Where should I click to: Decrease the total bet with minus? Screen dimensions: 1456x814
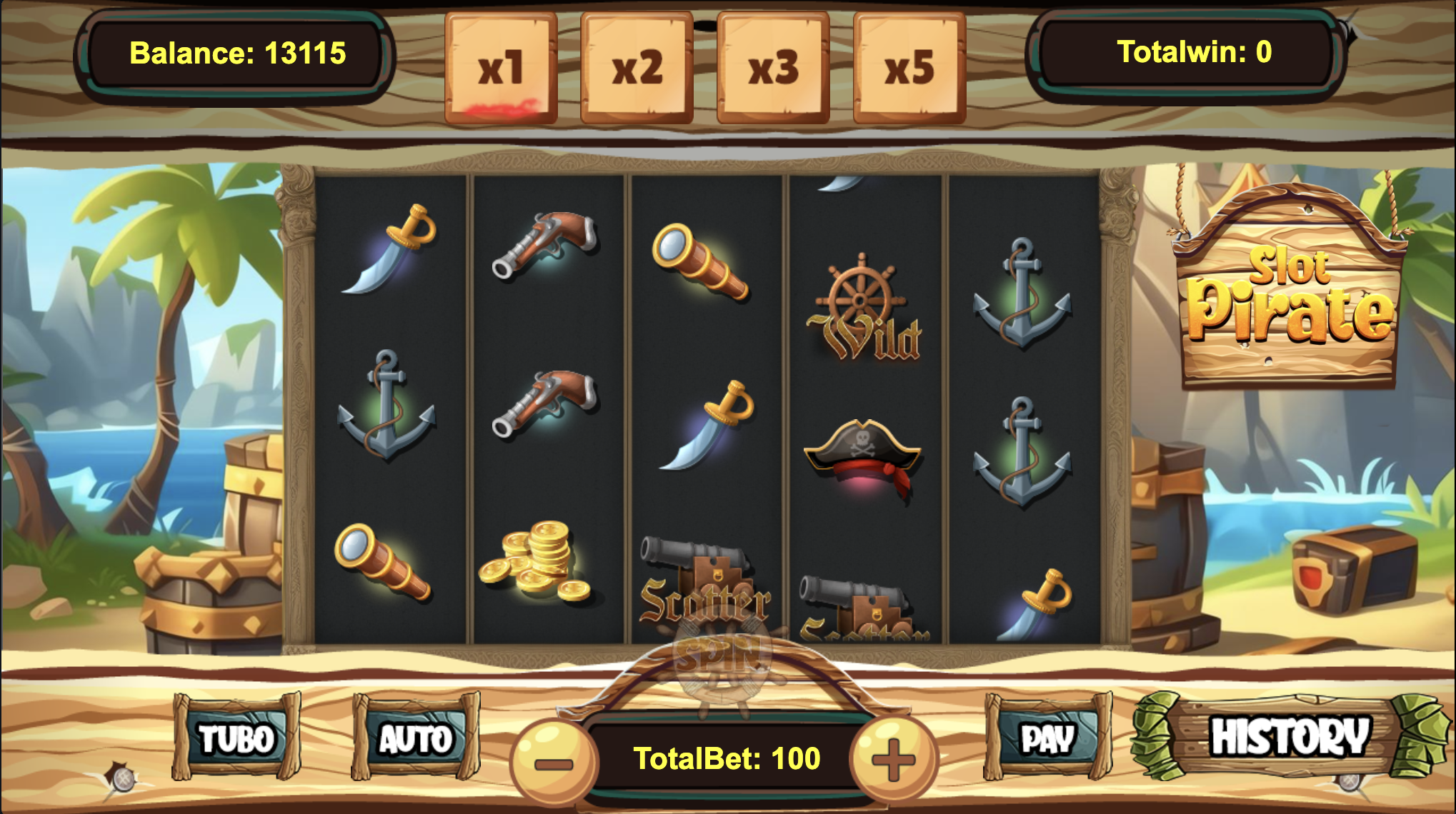point(554,761)
